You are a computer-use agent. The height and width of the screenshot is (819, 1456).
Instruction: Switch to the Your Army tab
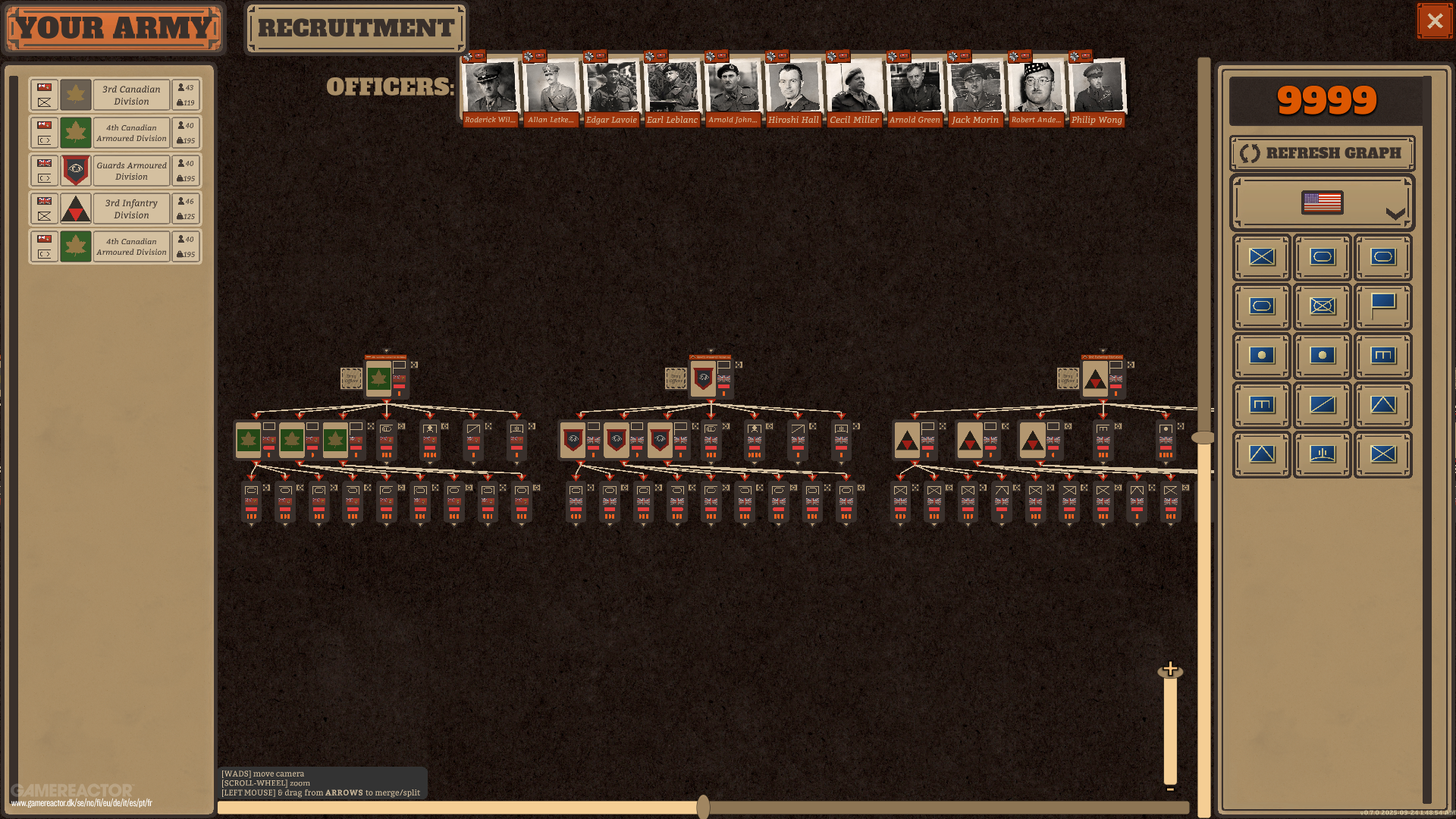(x=114, y=28)
